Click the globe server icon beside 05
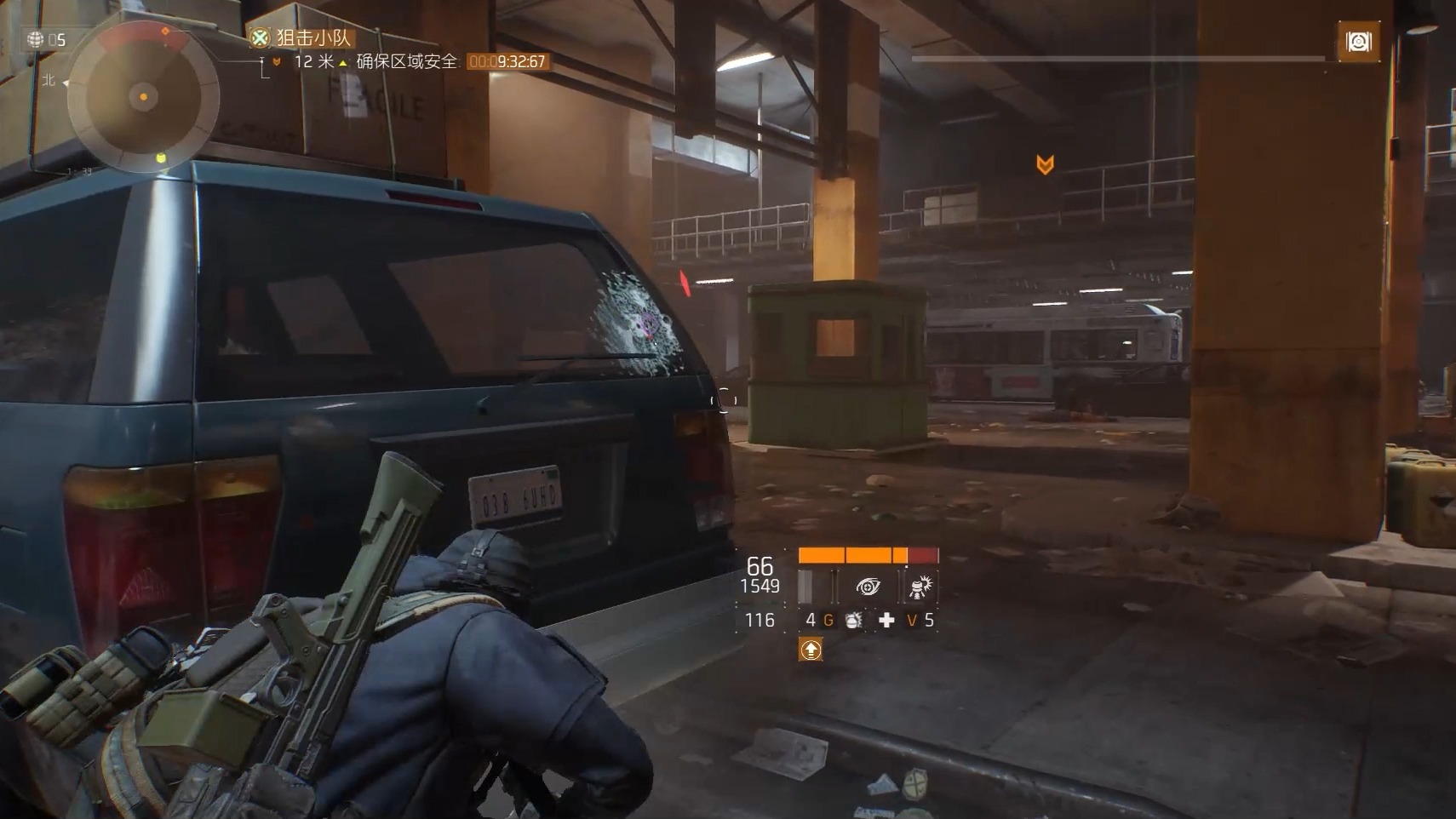Screen dimensions: 1456x819 [36, 39]
